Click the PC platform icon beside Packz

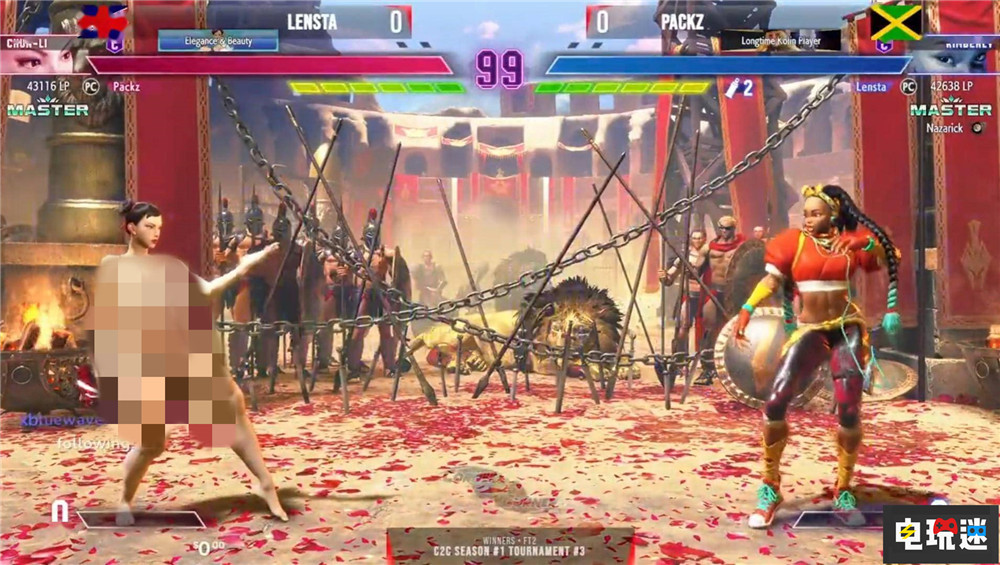coord(91,87)
